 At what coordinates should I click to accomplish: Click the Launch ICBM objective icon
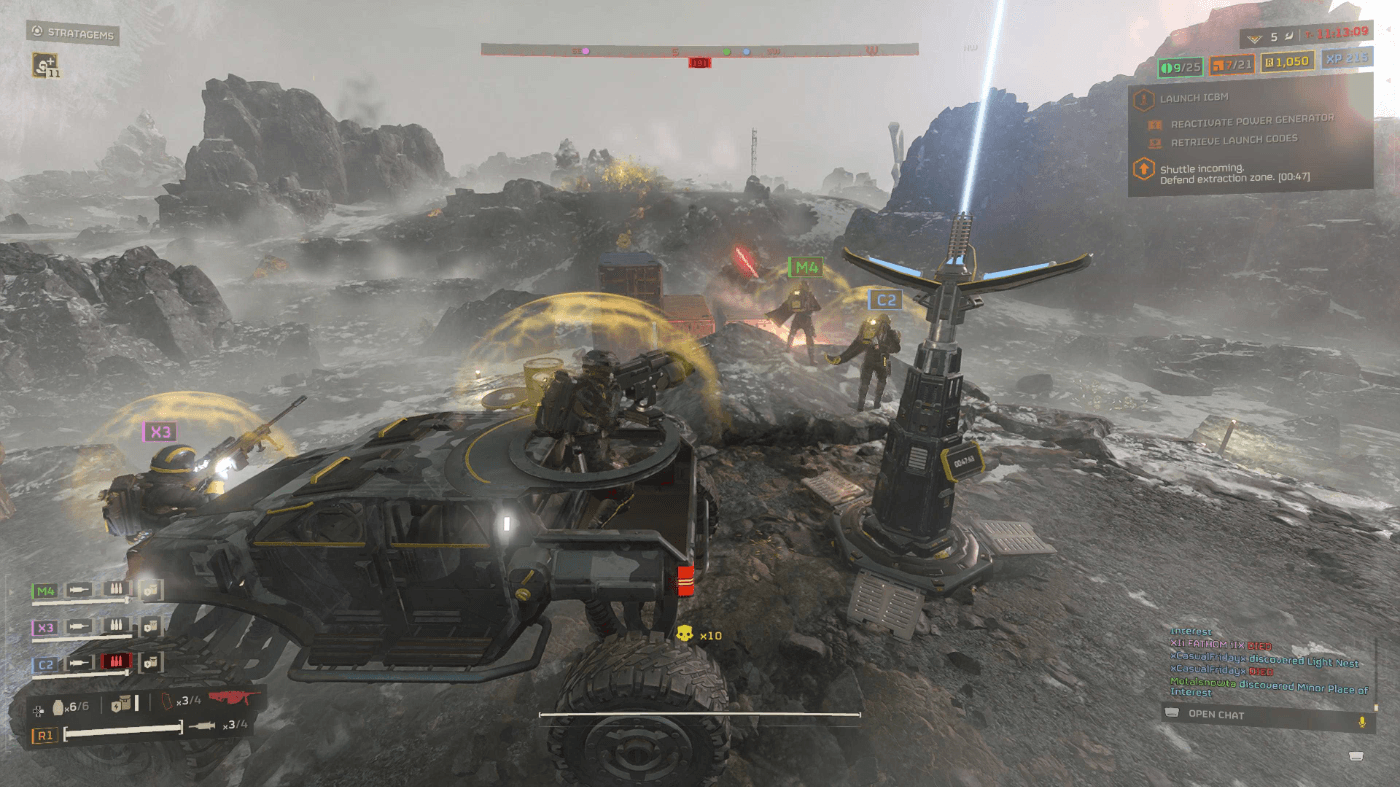[x=1145, y=99]
